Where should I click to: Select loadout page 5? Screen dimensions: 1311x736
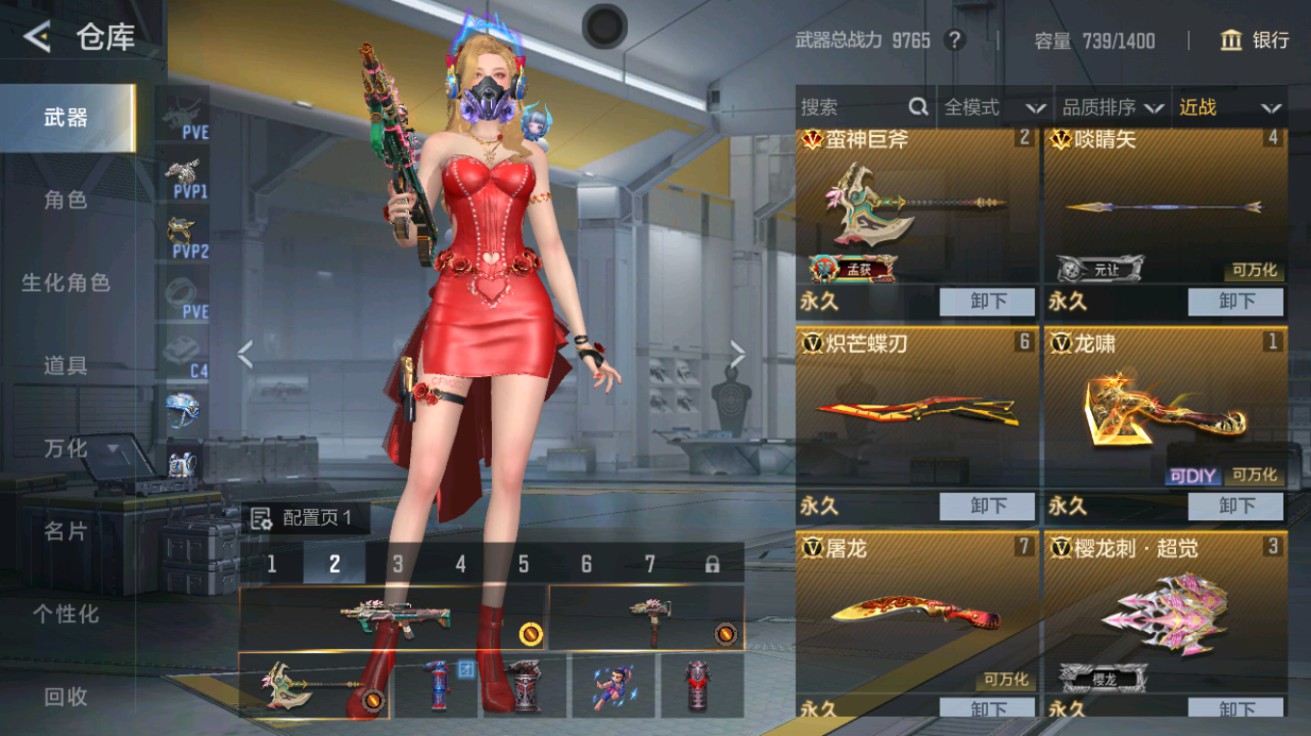[x=522, y=562]
